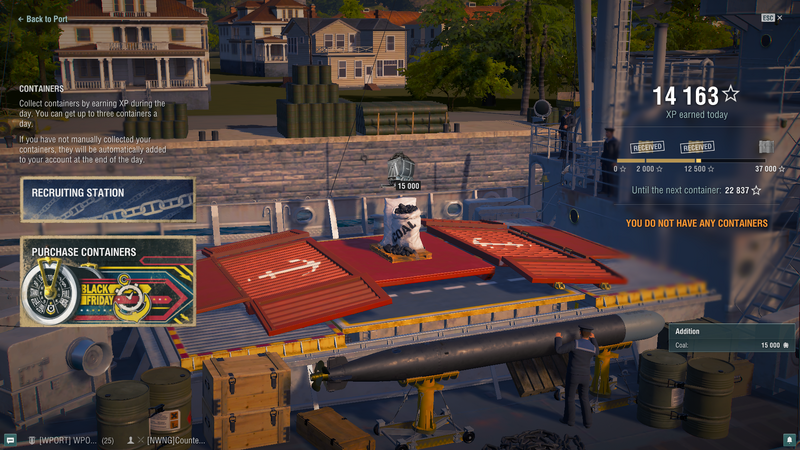800x450 pixels.
Task: Open Purchase Containers Black Friday banner
Action: 108,281
